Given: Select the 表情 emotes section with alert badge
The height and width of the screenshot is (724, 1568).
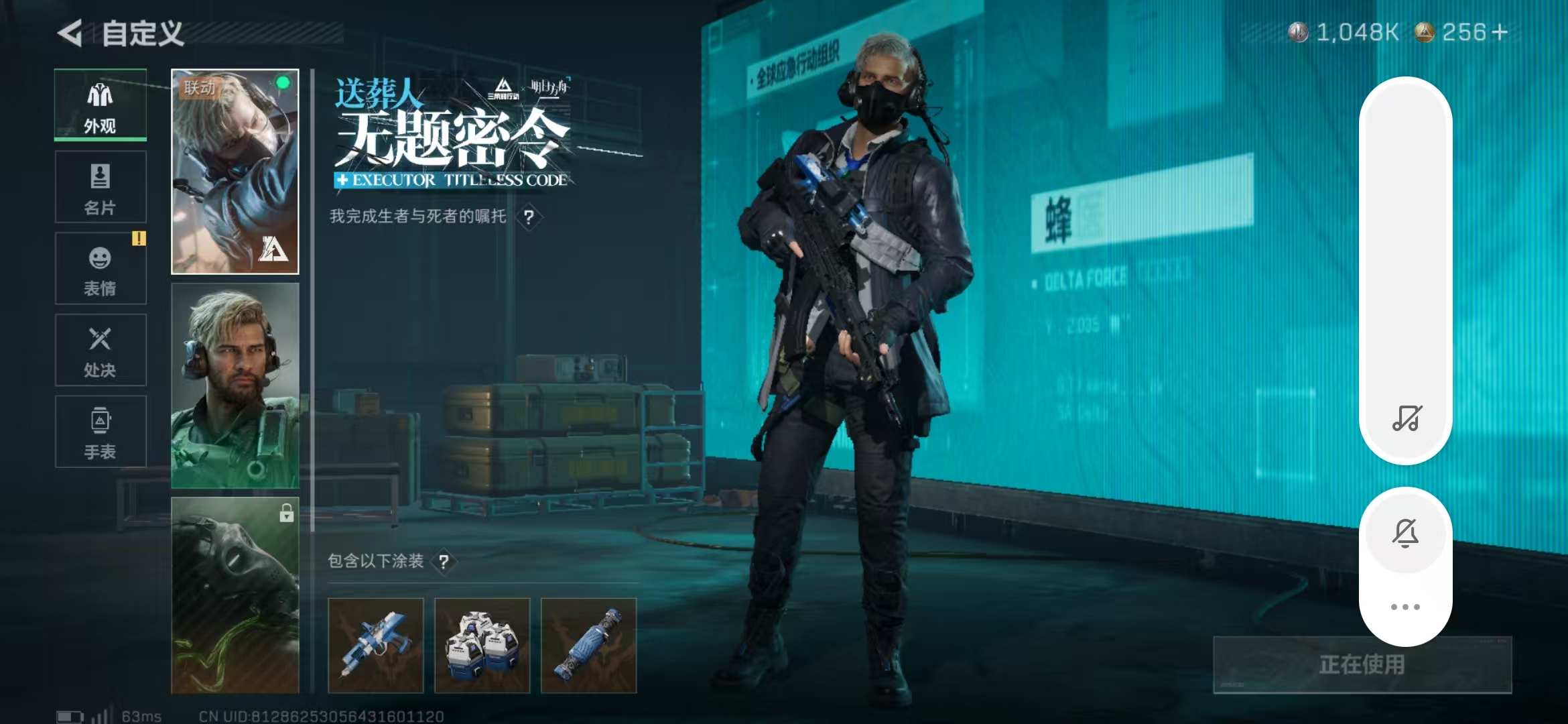Looking at the screenshot, I should [100, 268].
